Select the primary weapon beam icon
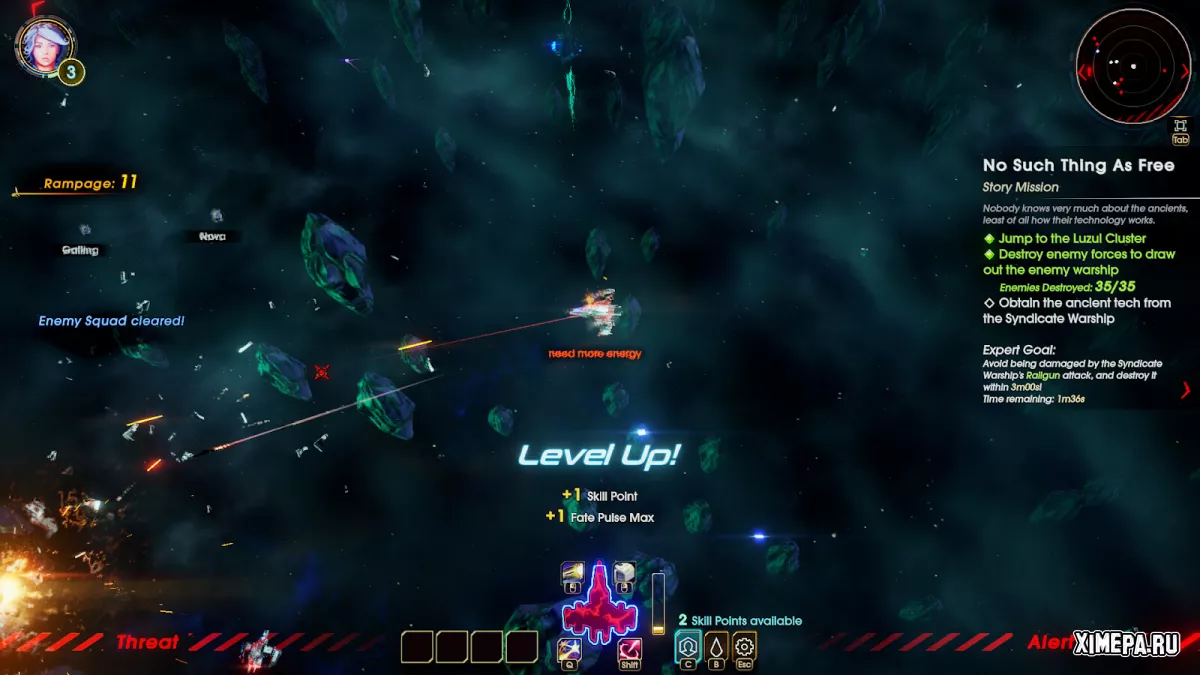The height and width of the screenshot is (675, 1200). point(573,573)
